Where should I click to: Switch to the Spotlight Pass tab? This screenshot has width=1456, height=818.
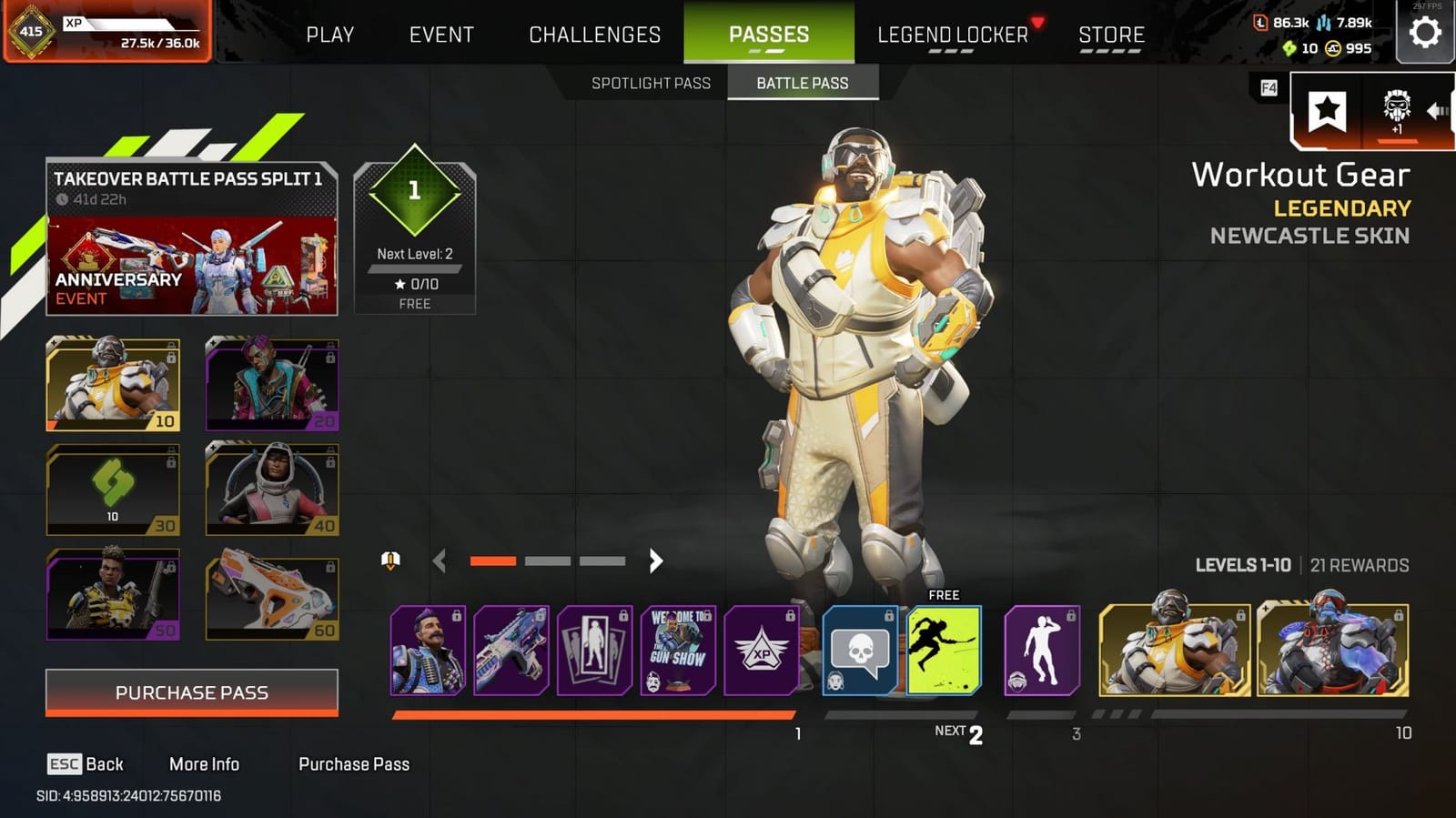coord(651,83)
